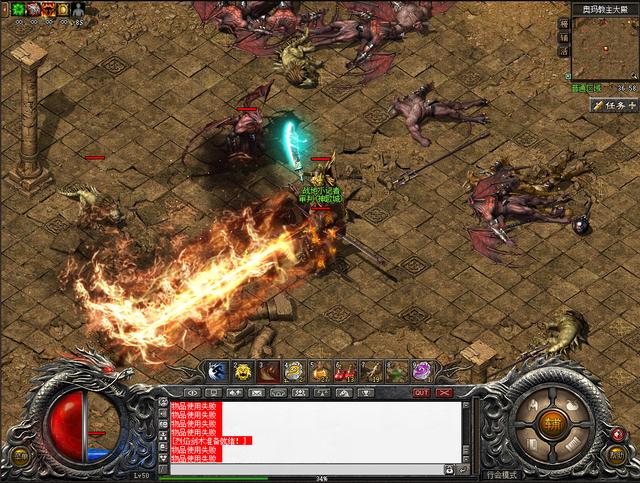Open the 任务 quest tracker
Viewport: 640px width, 483px height.
pos(613,105)
